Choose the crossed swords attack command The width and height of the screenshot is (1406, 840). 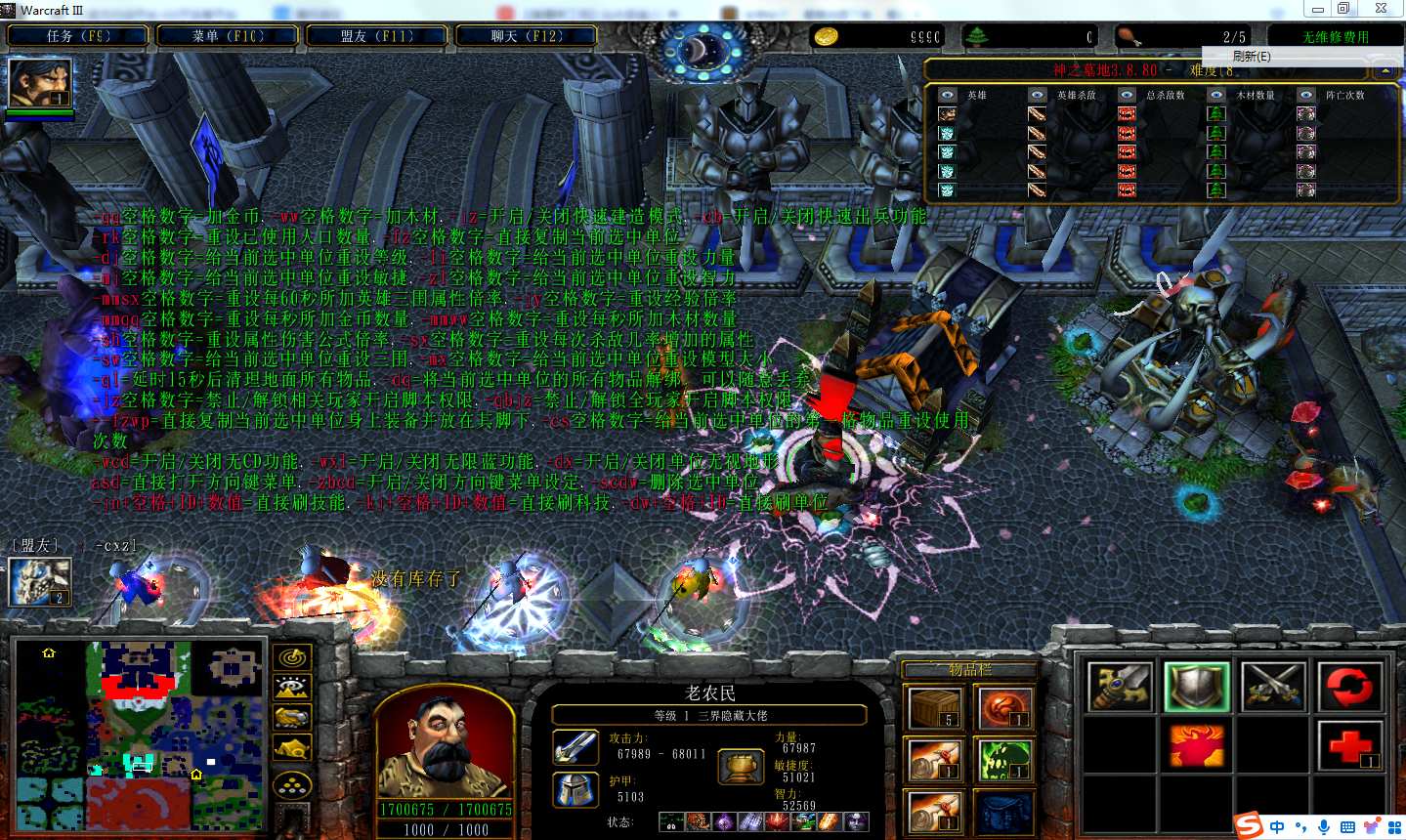(x=1273, y=686)
